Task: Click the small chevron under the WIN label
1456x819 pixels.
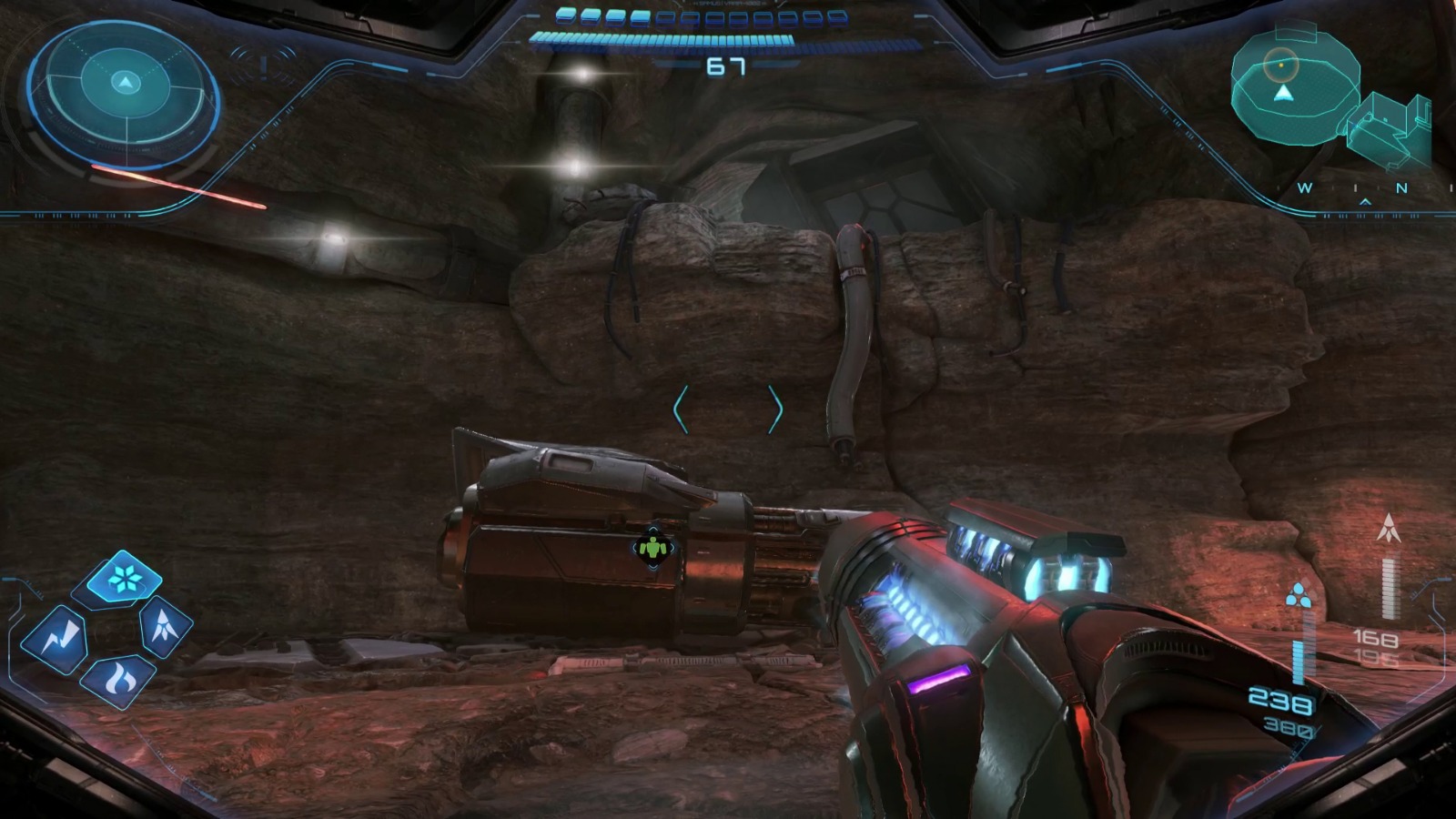Action: (x=1365, y=202)
